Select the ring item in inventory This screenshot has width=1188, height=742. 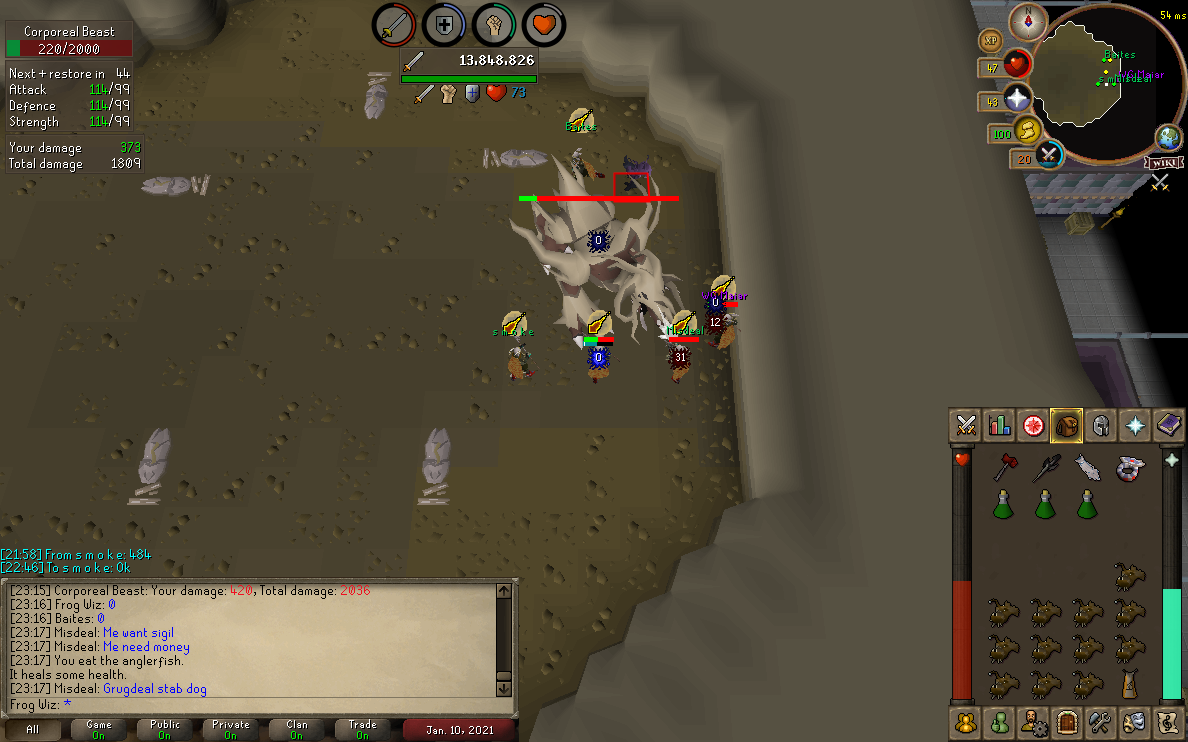click(x=1129, y=466)
